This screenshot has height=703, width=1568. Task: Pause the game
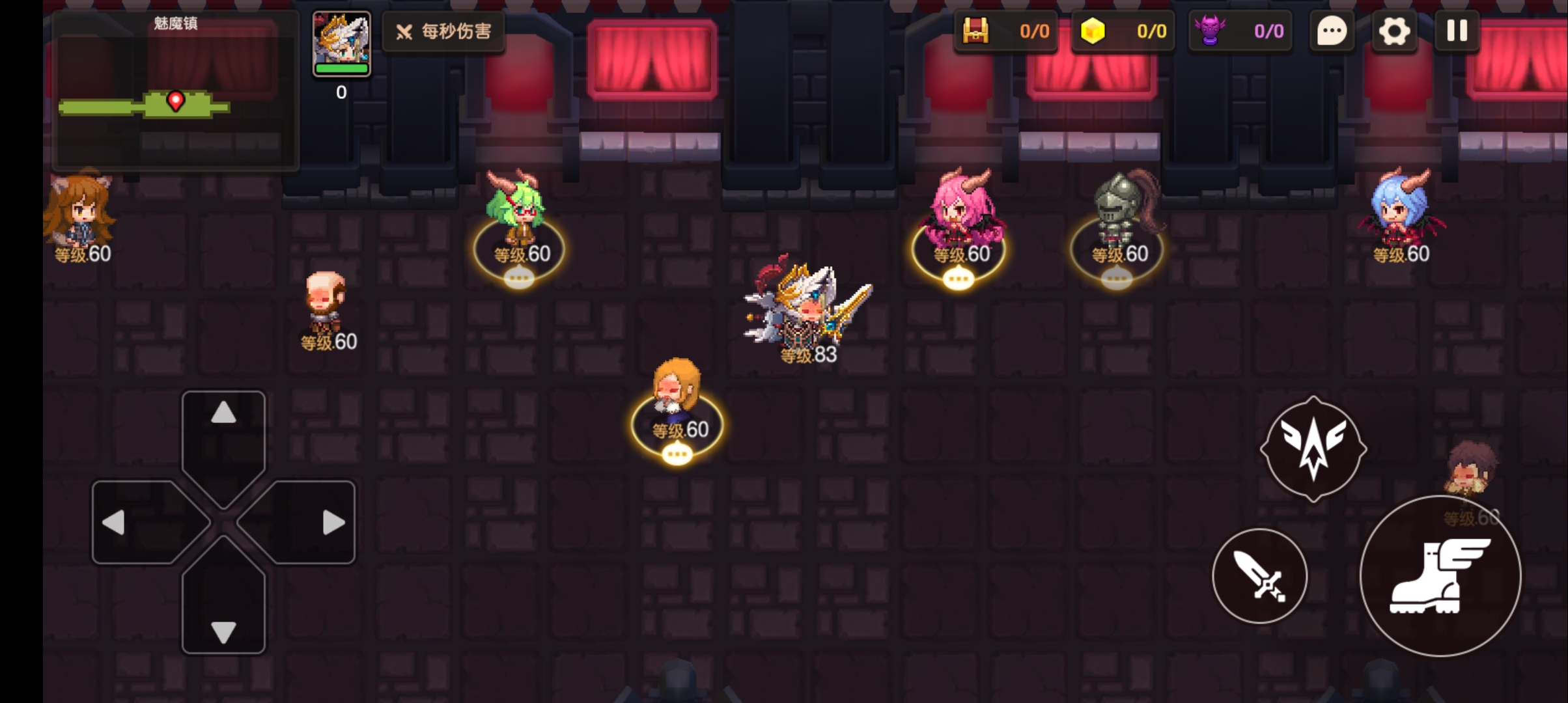point(1457,31)
